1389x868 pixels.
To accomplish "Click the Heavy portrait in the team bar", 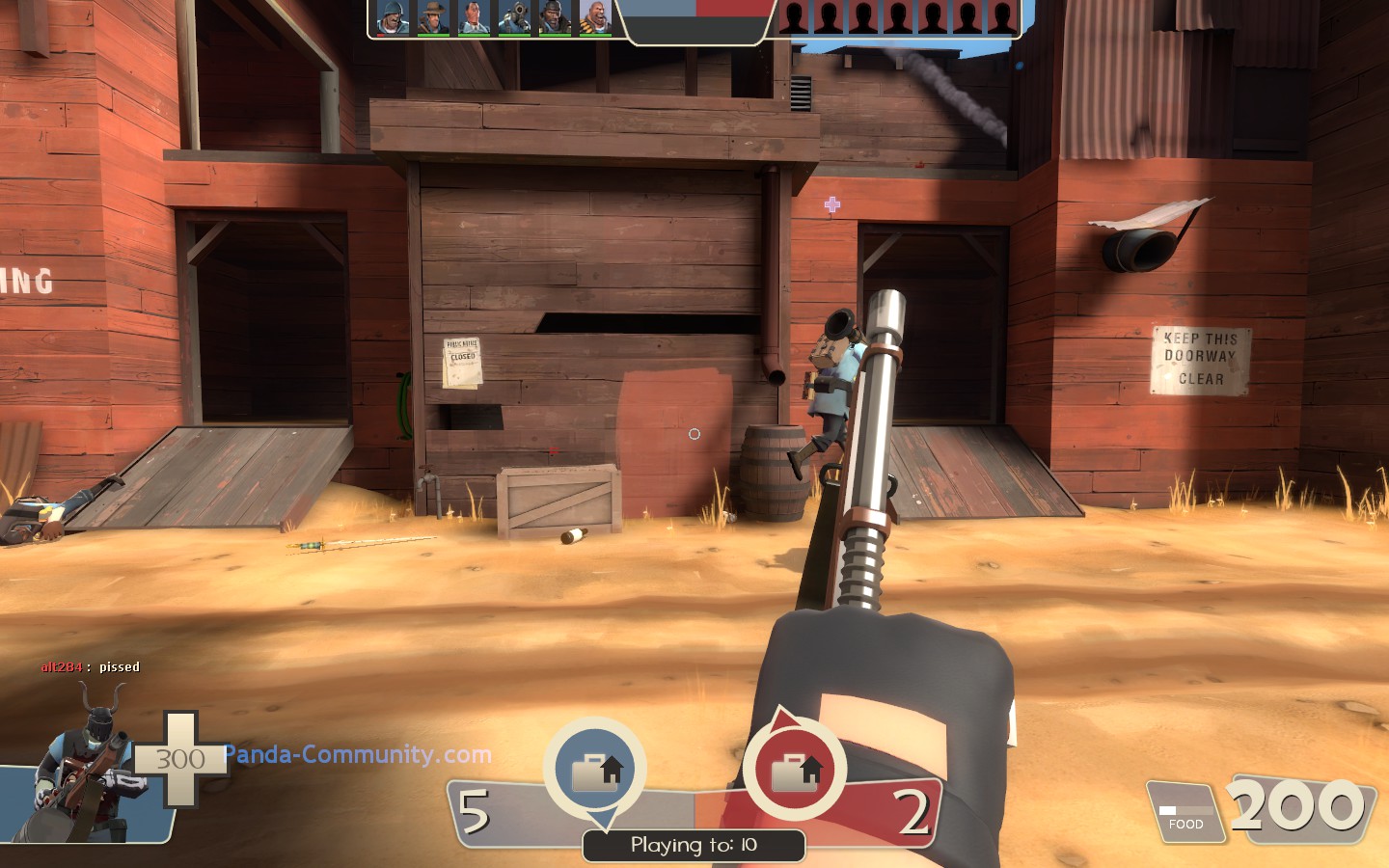I will click(x=595, y=17).
